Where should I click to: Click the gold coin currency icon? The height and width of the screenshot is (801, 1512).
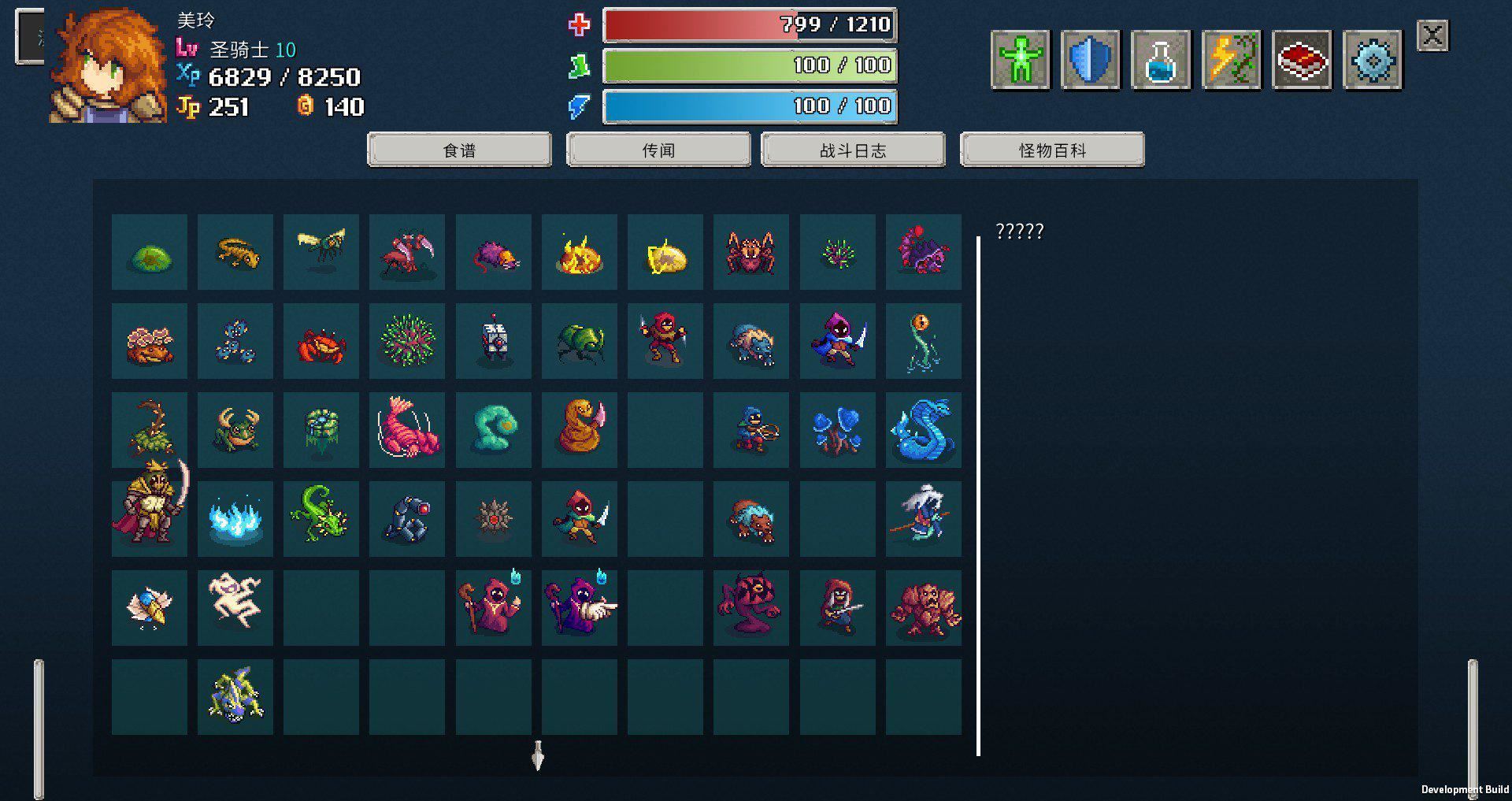(x=307, y=106)
